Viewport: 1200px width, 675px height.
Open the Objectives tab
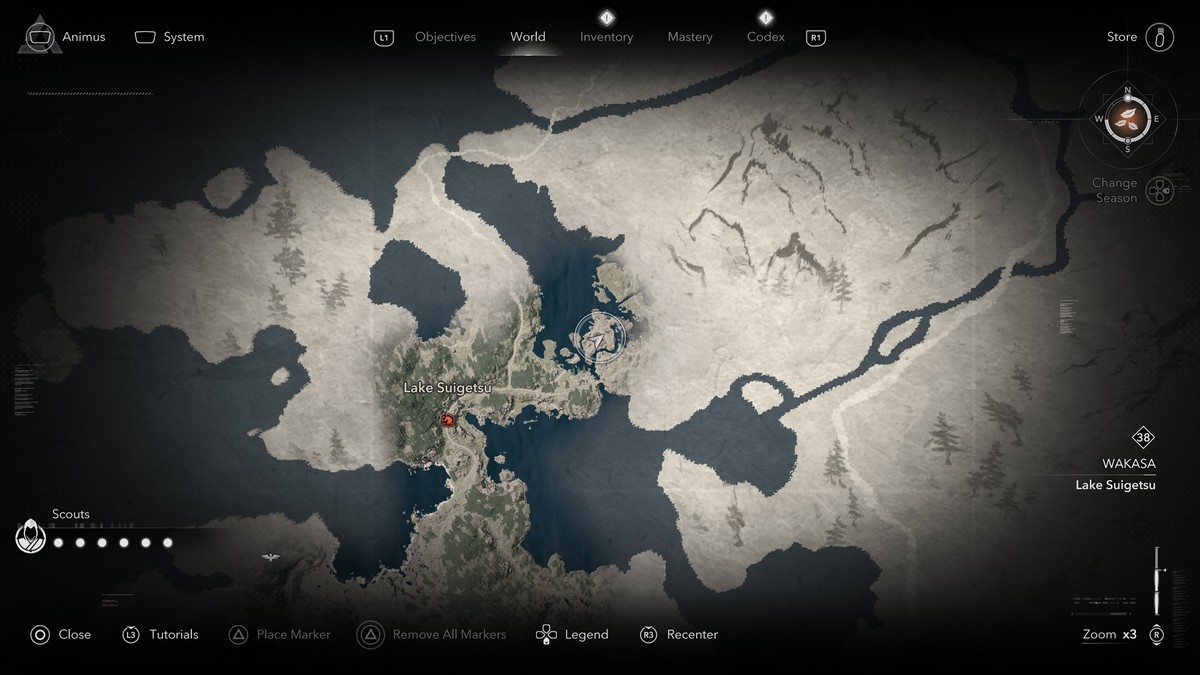[x=445, y=37]
